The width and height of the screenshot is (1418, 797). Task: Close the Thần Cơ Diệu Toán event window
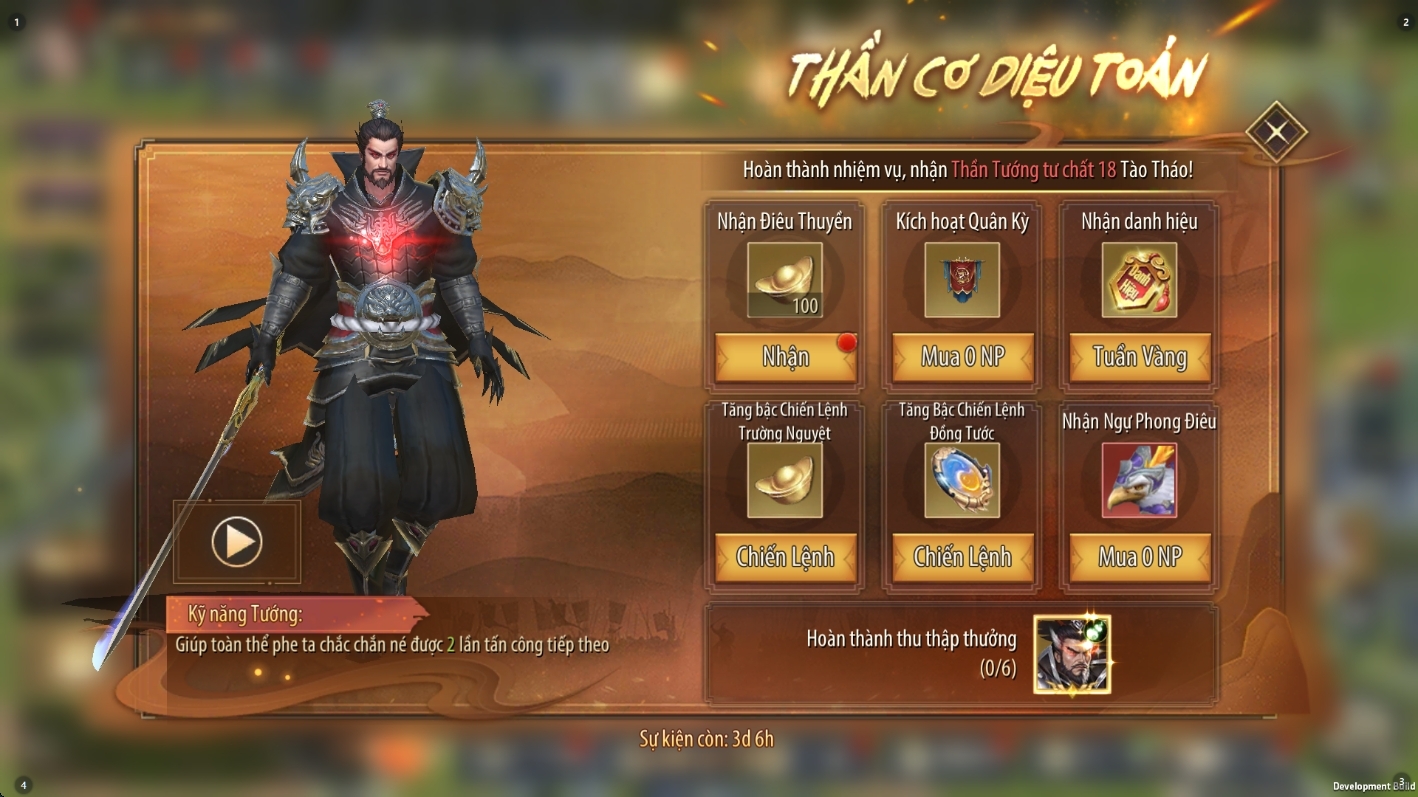point(1276,132)
